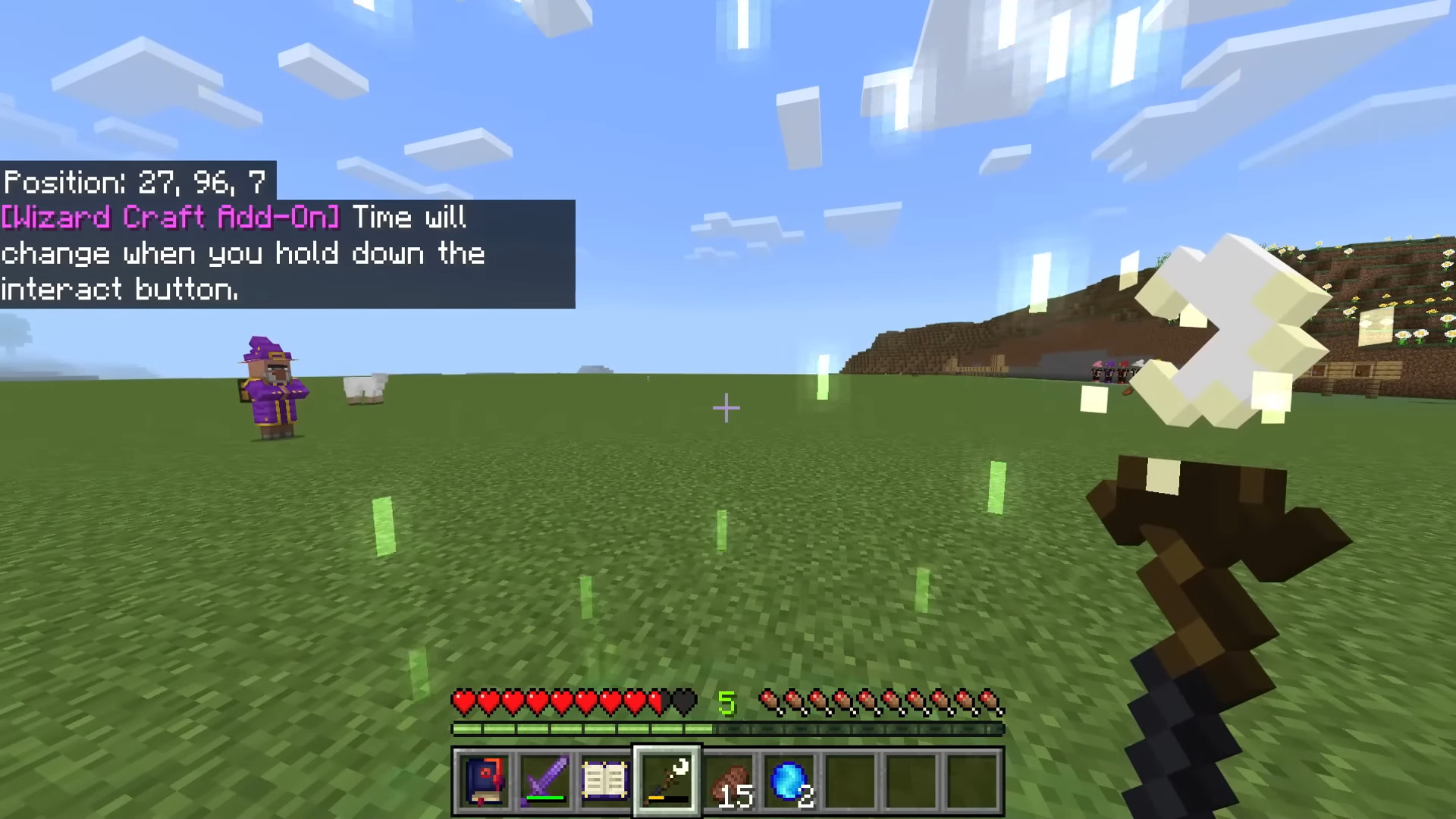
Task: Select the dark blue spellbook hotbar slot
Action: pyautogui.click(x=484, y=781)
